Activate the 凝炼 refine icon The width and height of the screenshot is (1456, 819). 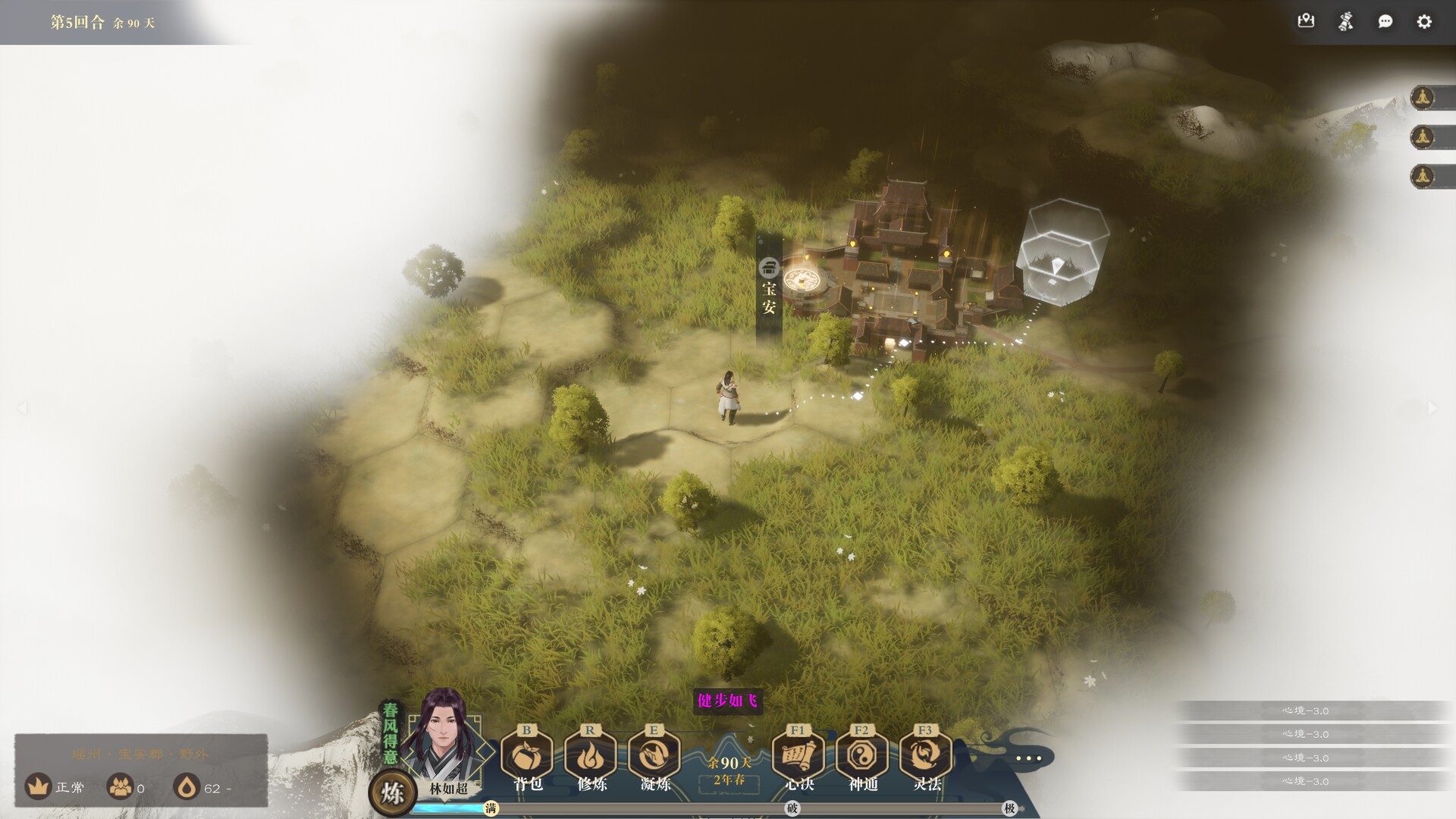tap(654, 756)
